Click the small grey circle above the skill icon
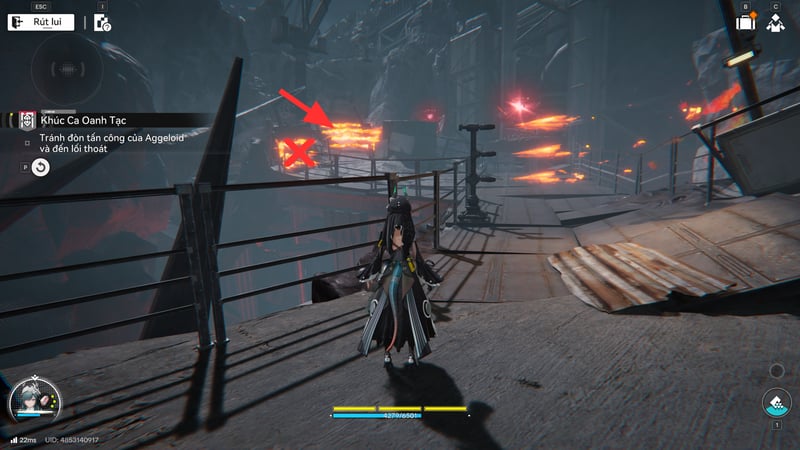This screenshot has height=450, width=800. point(776,371)
